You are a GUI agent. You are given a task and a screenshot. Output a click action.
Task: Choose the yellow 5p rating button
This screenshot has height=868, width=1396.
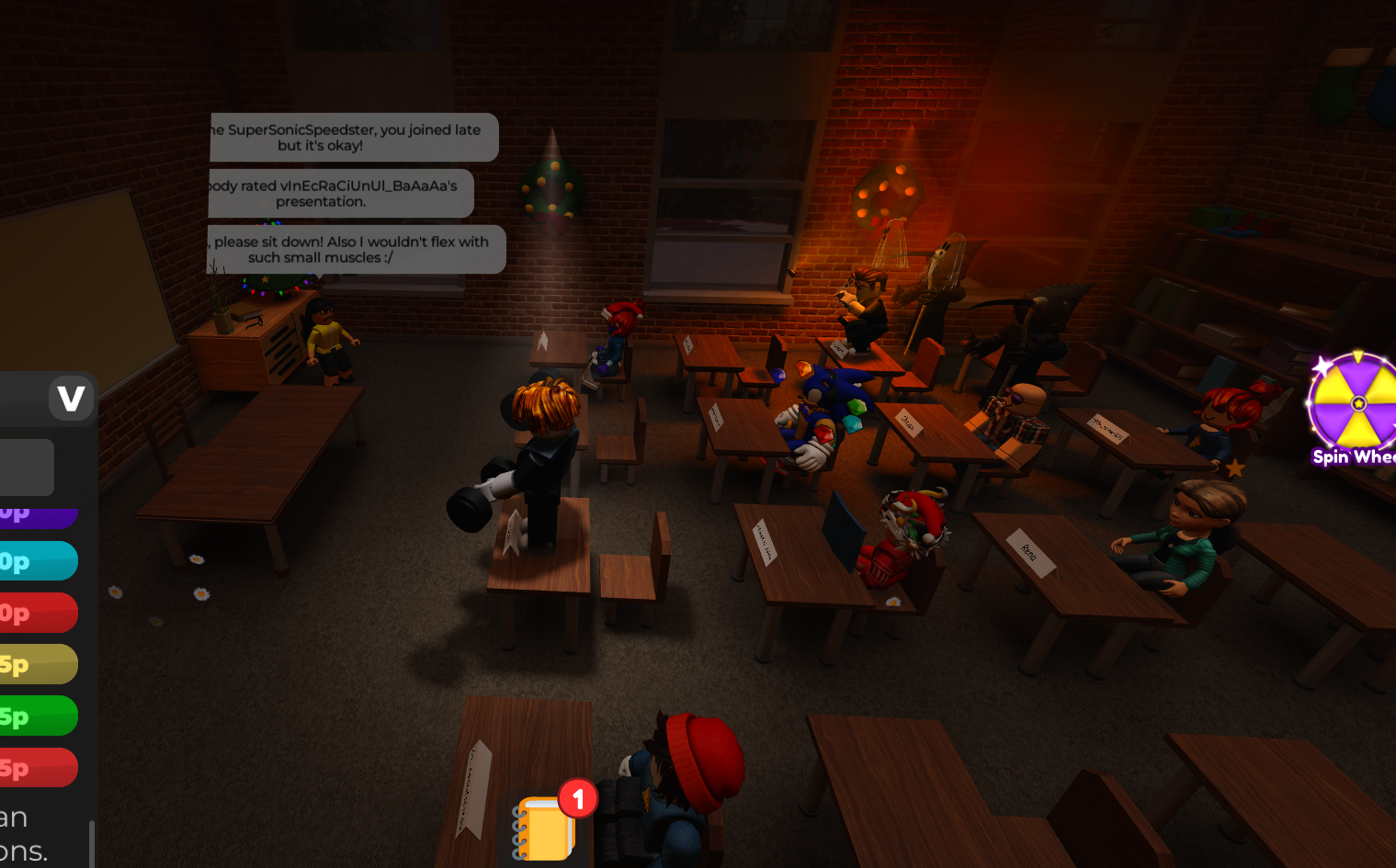32,663
